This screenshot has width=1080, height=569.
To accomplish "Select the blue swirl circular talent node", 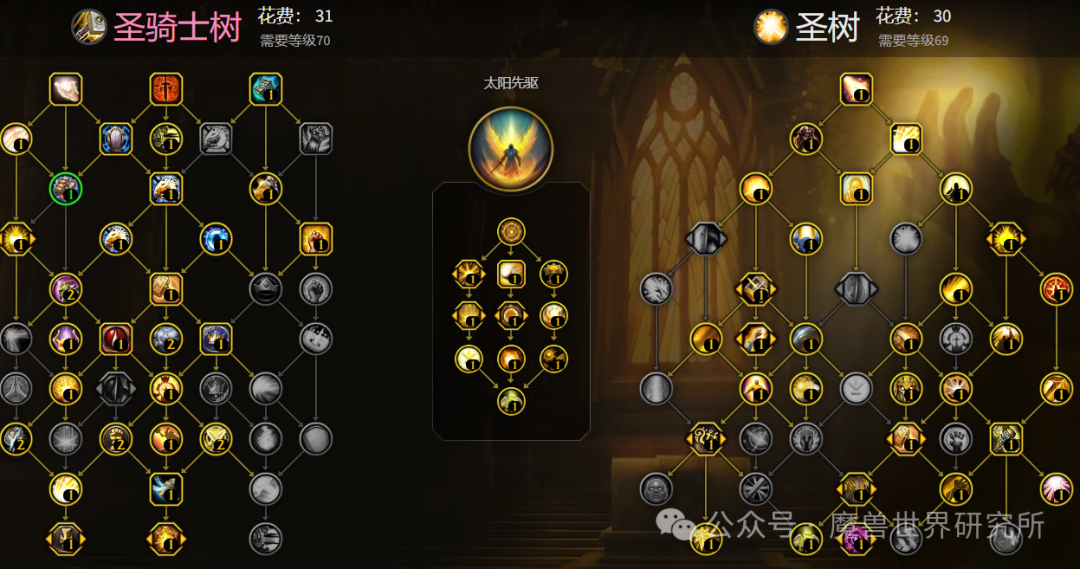I will 216,238.
